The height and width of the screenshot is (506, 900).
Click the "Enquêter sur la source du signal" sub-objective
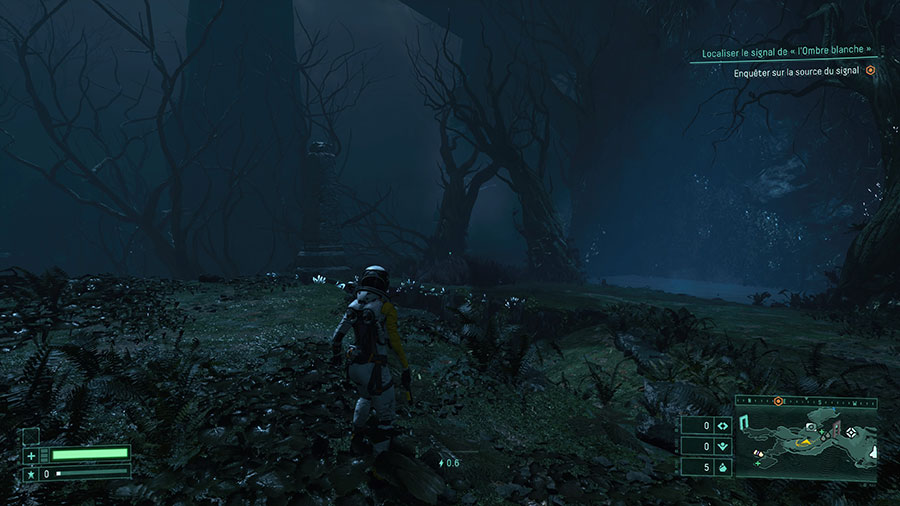pos(796,71)
